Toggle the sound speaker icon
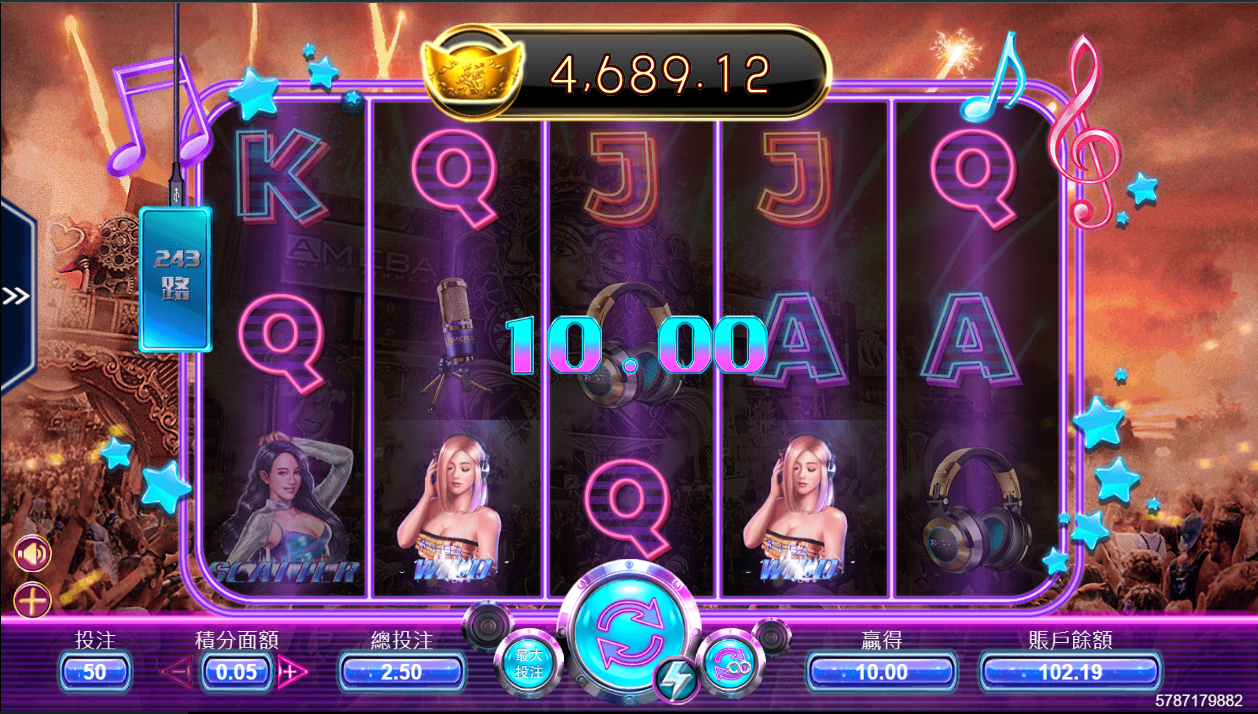1258x714 pixels. [x=32, y=553]
